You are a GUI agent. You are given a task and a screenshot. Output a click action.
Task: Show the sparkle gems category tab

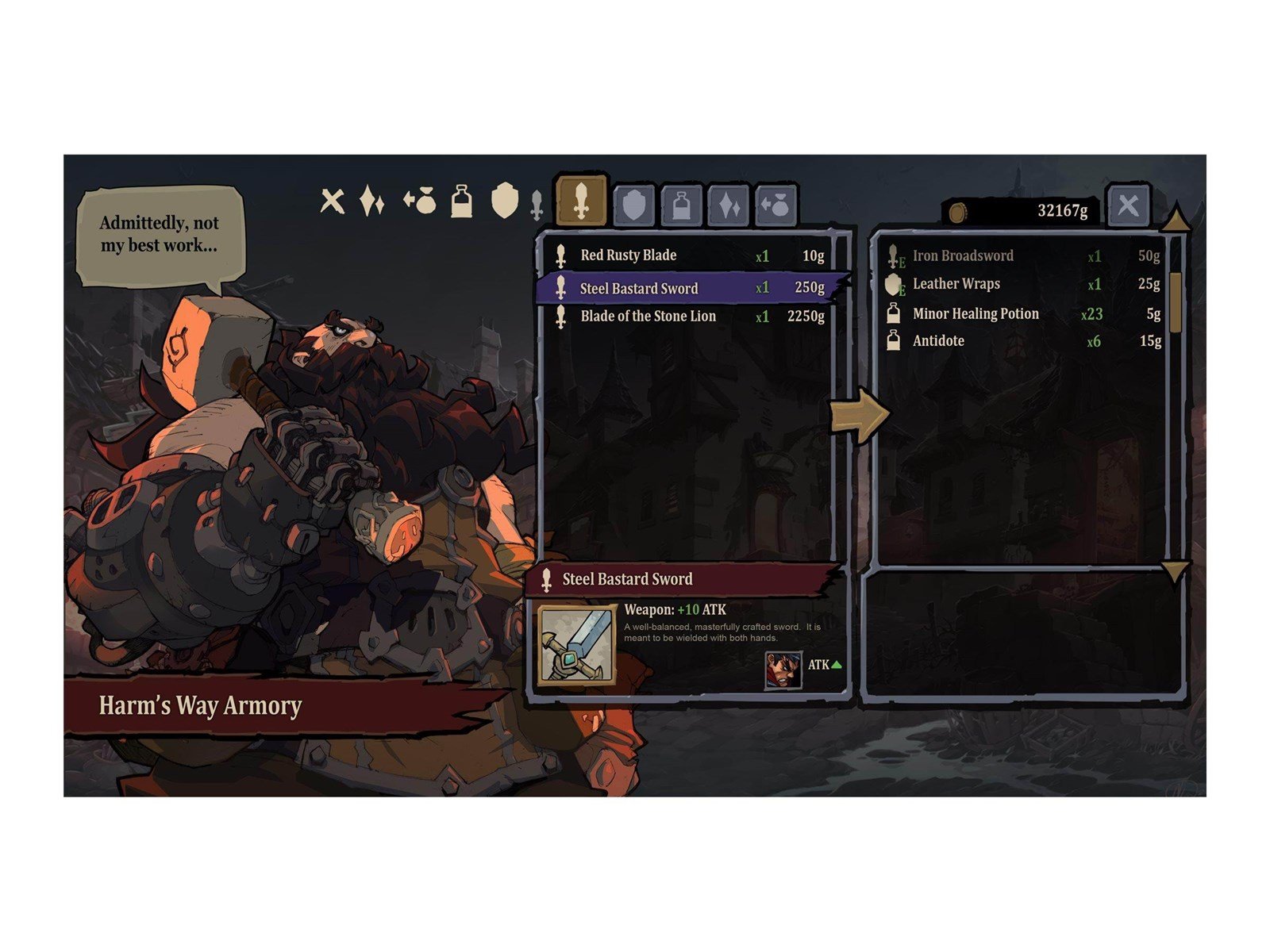point(729,206)
